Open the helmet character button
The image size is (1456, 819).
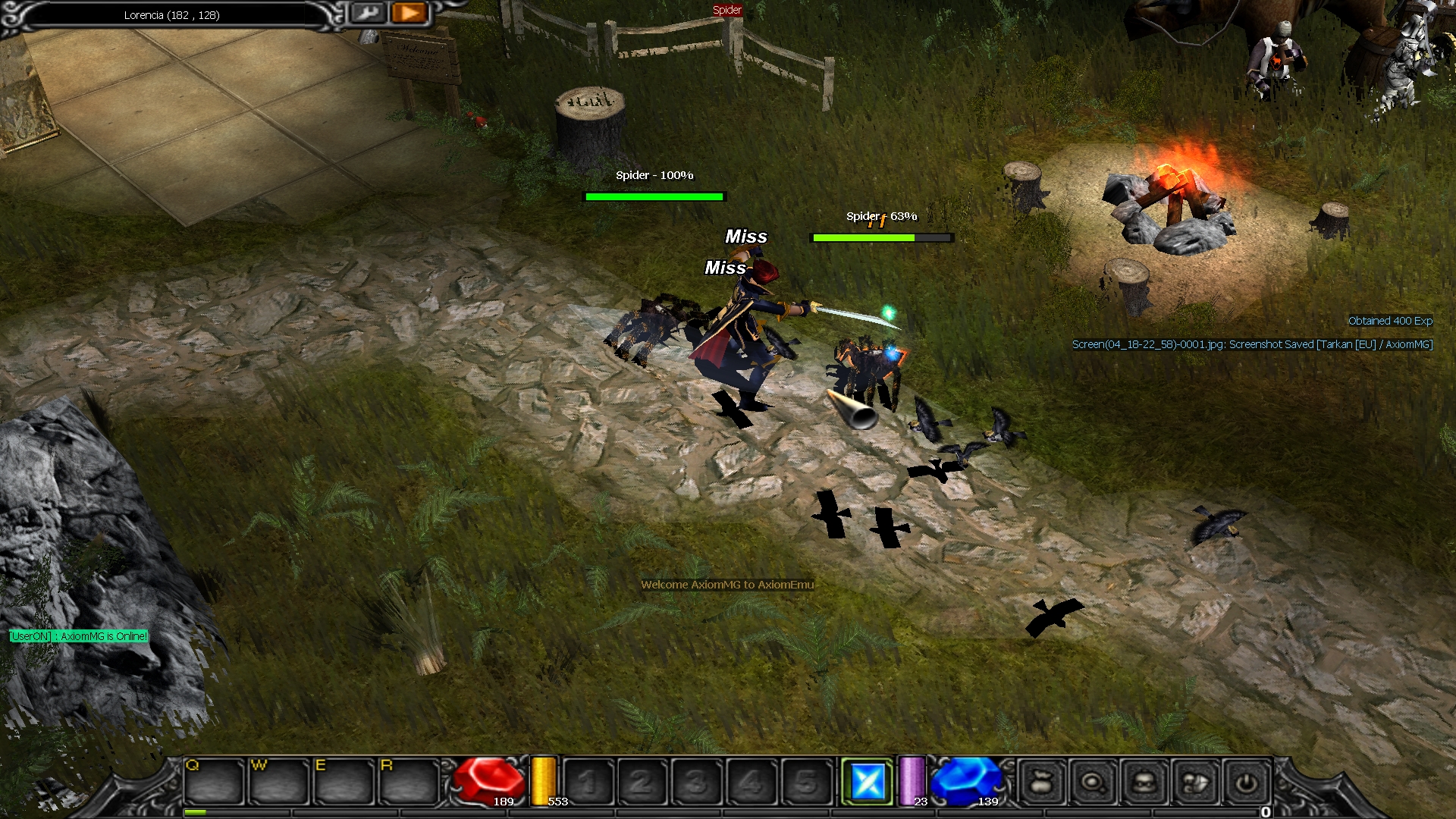[1144, 781]
